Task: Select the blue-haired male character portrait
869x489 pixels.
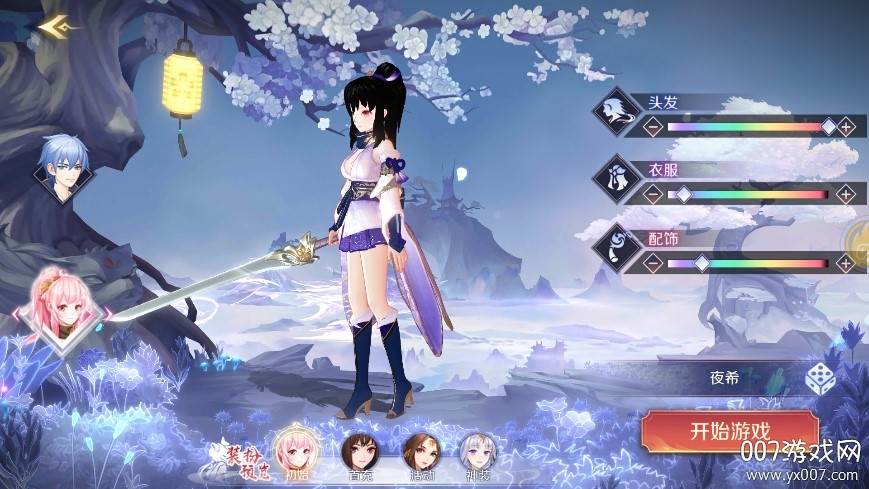Action: tap(60, 165)
